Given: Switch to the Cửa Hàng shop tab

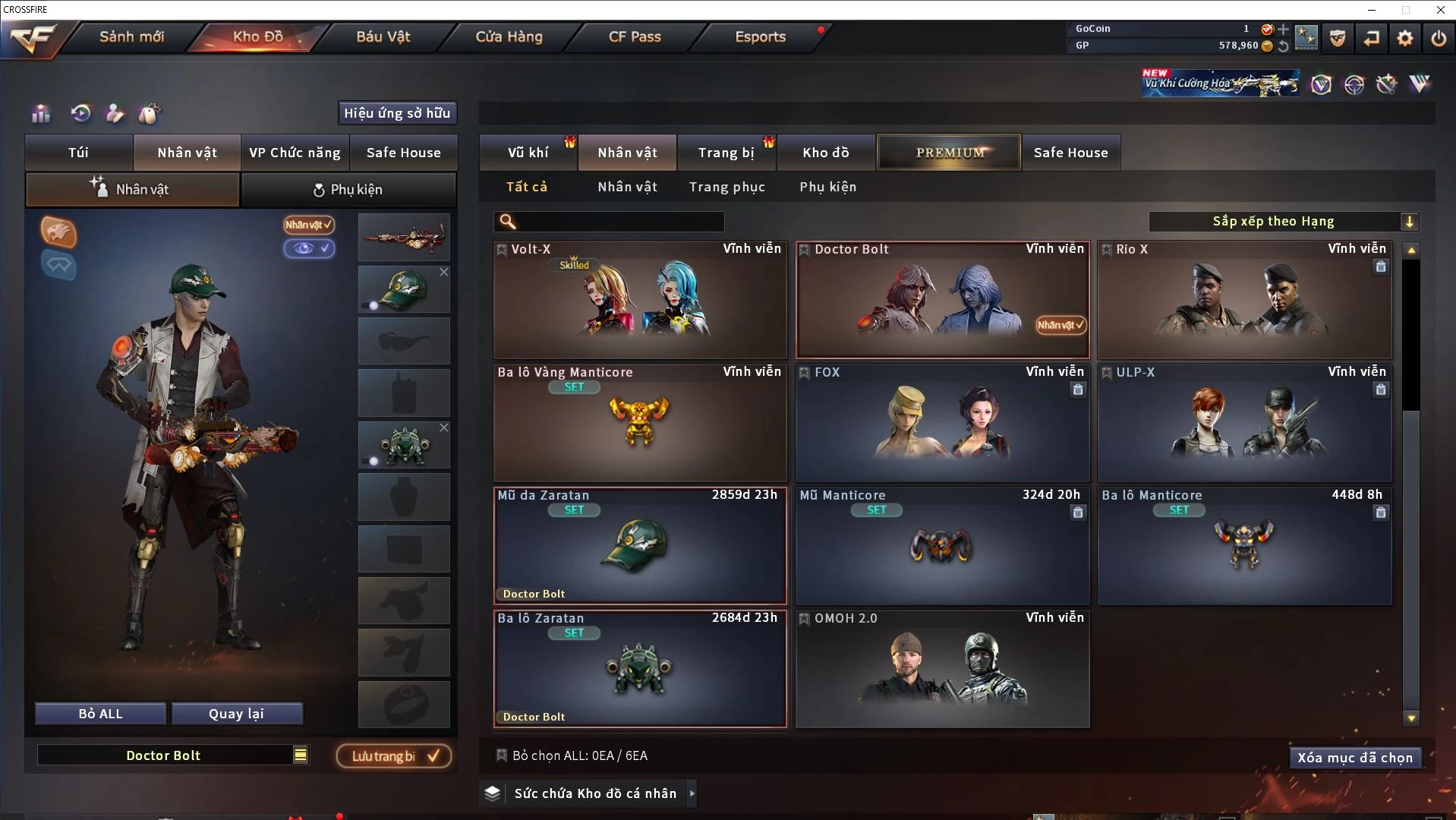Looking at the screenshot, I should (x=509, y=36).
